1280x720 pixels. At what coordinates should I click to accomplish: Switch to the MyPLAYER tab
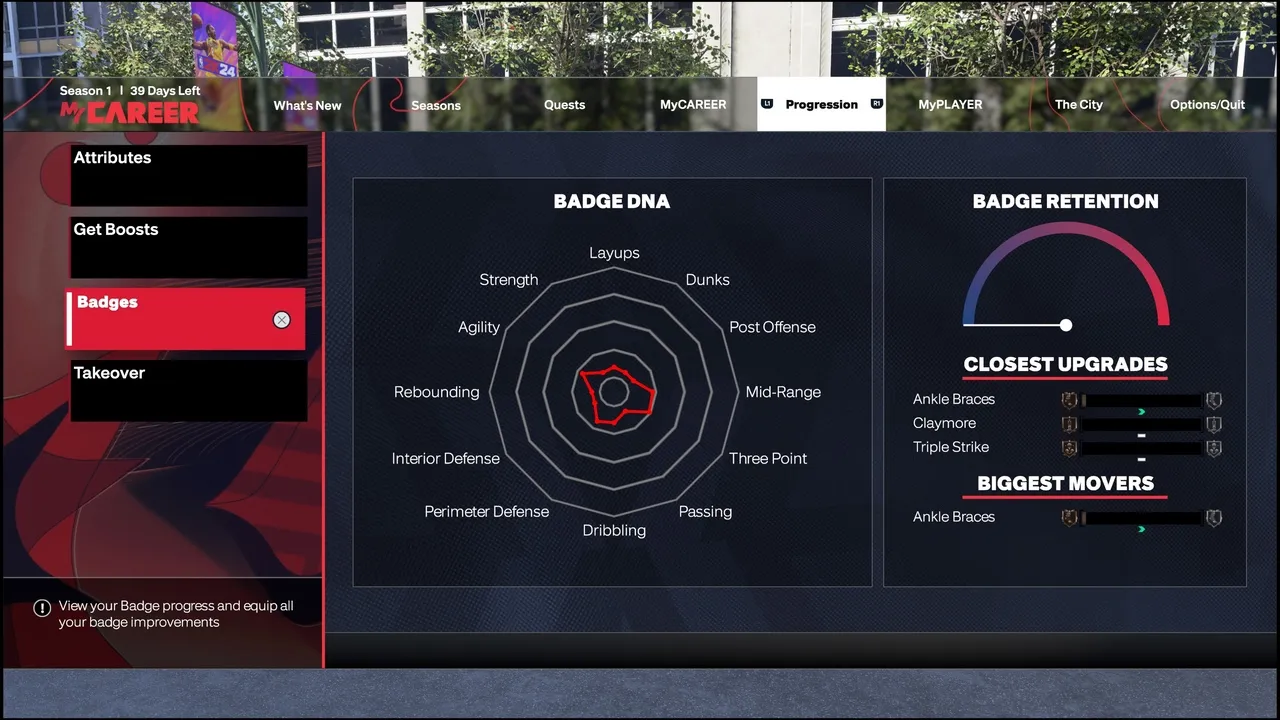pos(950,104)
